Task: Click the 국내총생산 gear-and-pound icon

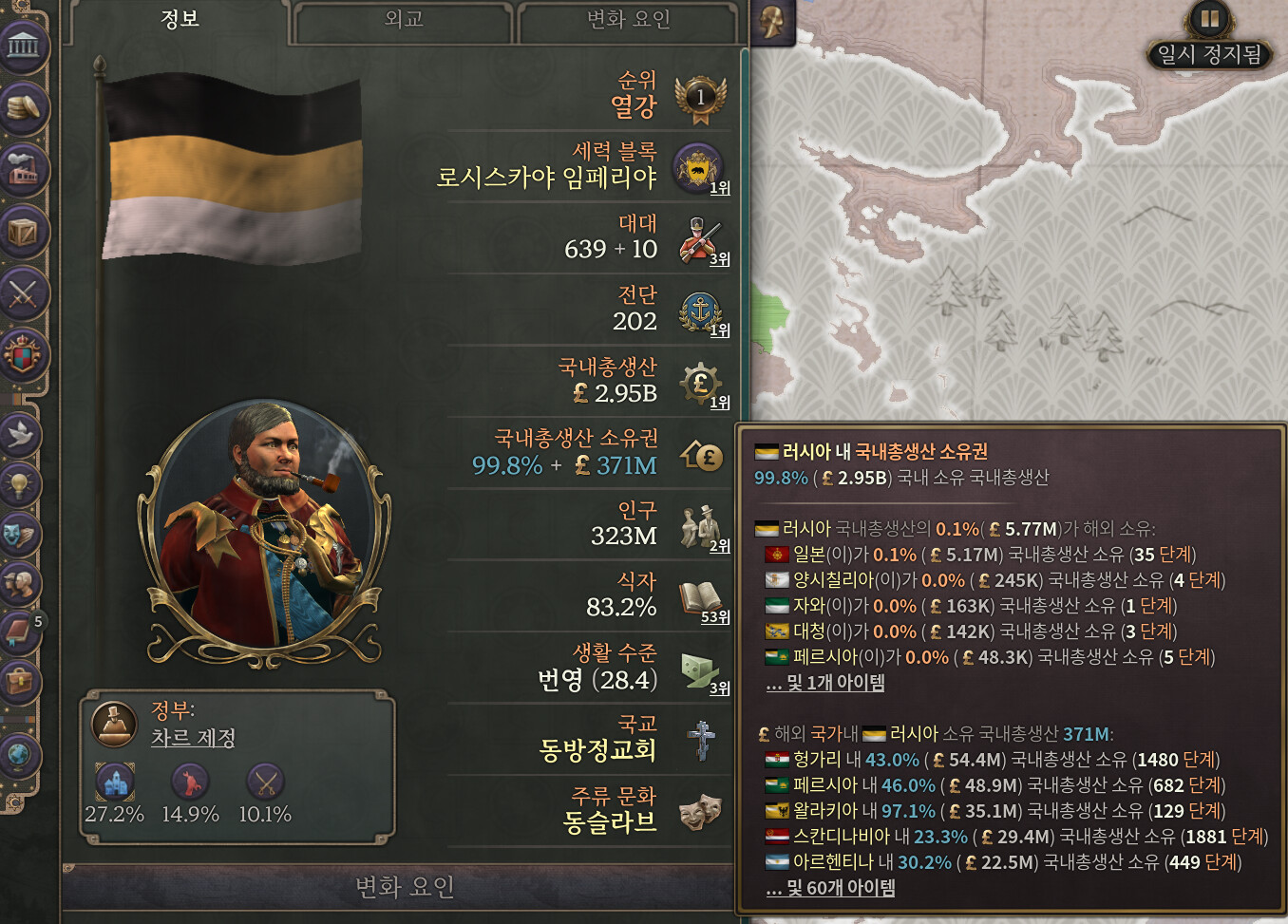Action: (700, 384)
